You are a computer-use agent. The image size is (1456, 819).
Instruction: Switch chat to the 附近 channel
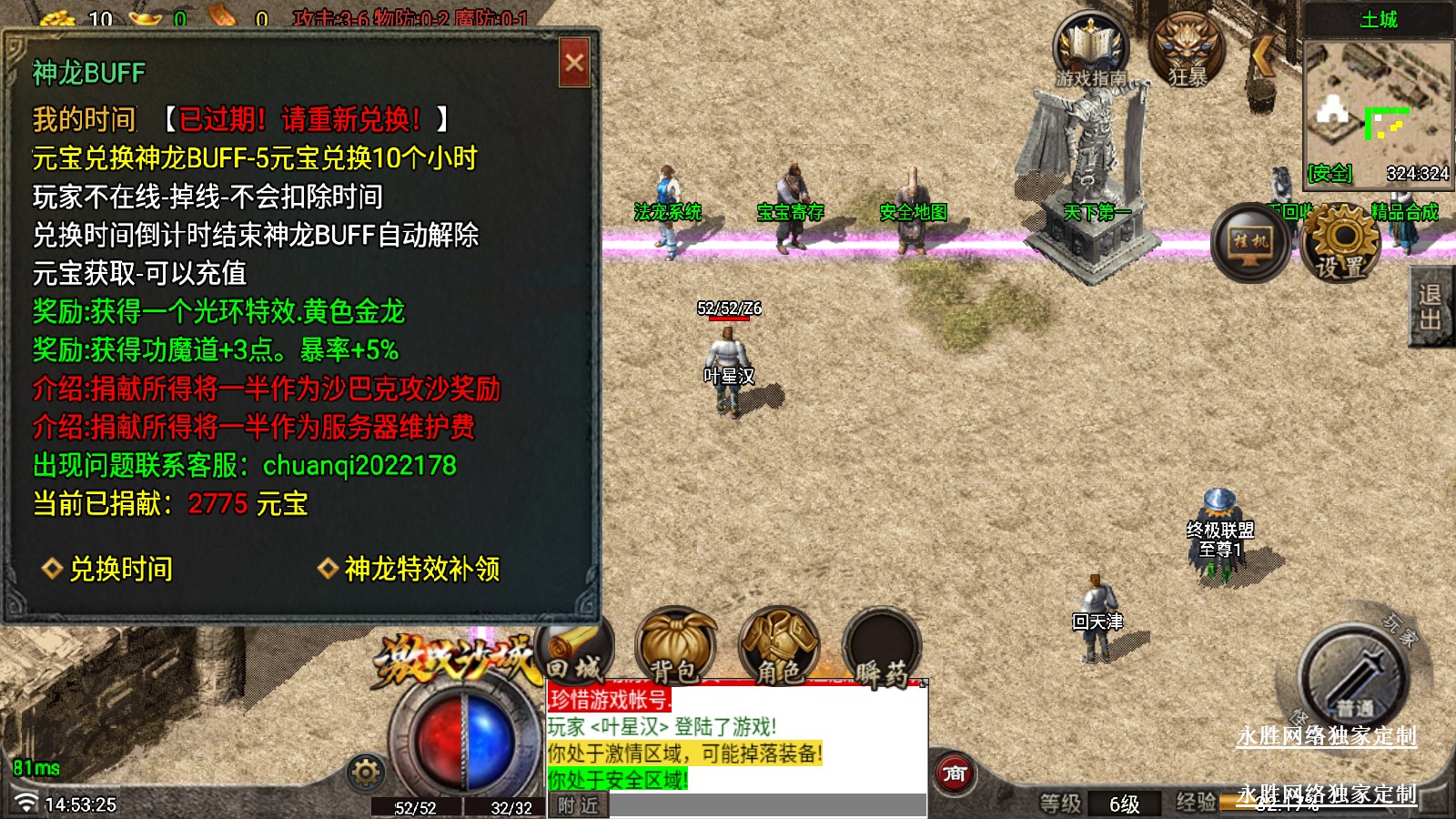tap(578, 805)
